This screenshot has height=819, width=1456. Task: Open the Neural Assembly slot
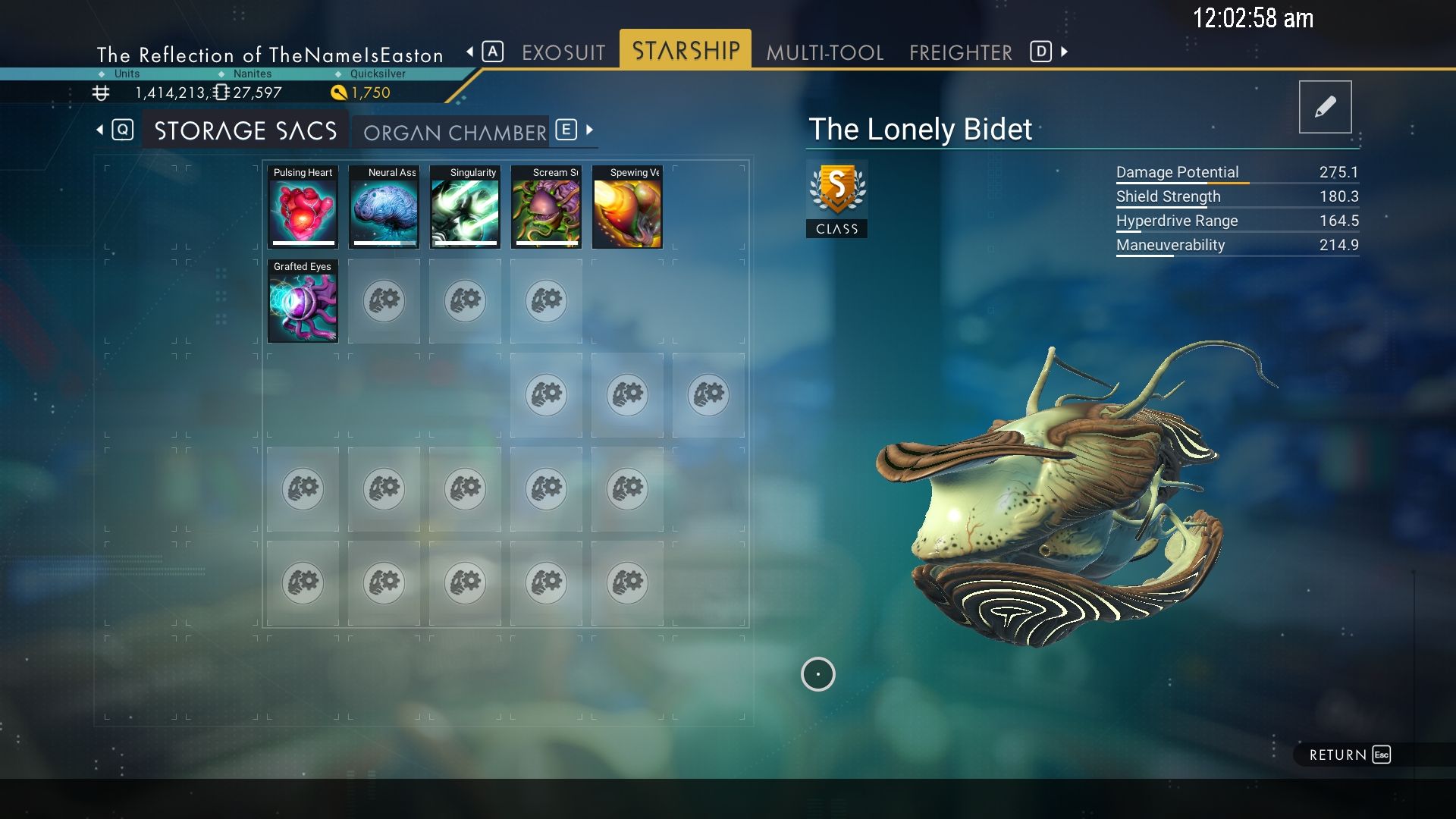click(x=384, y=209)
